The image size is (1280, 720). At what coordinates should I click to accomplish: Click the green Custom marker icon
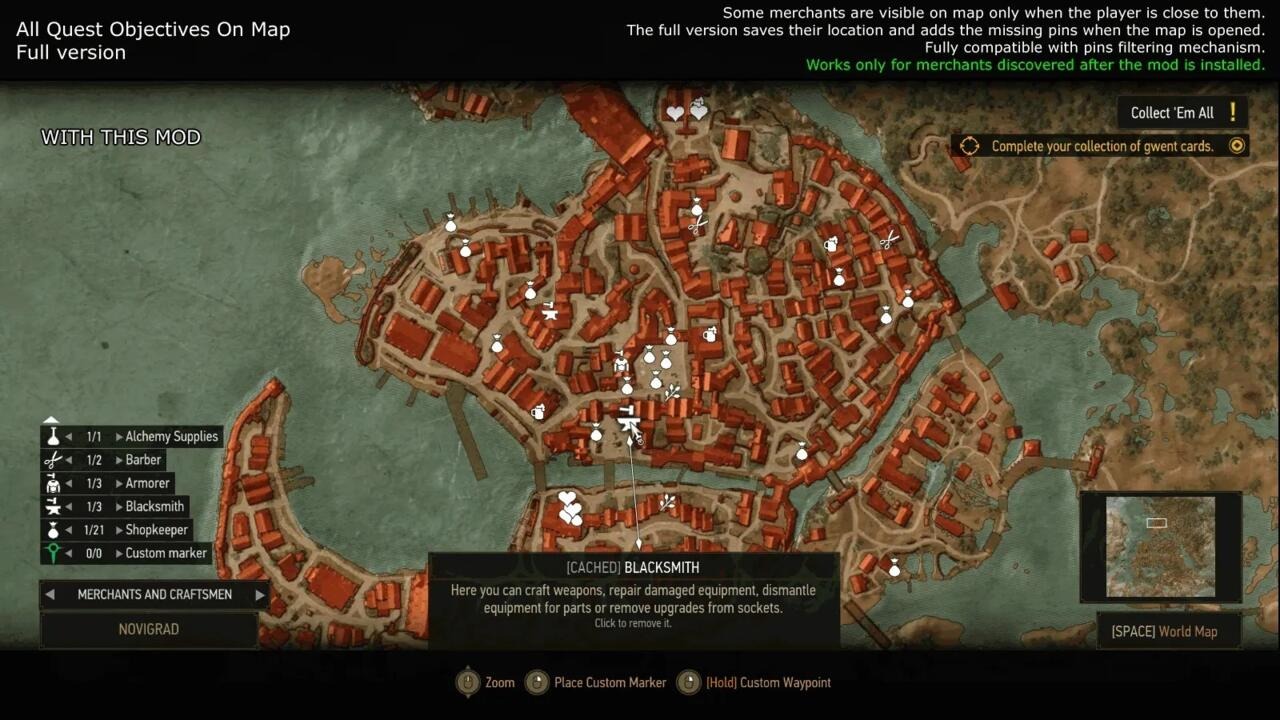[54, 553]
